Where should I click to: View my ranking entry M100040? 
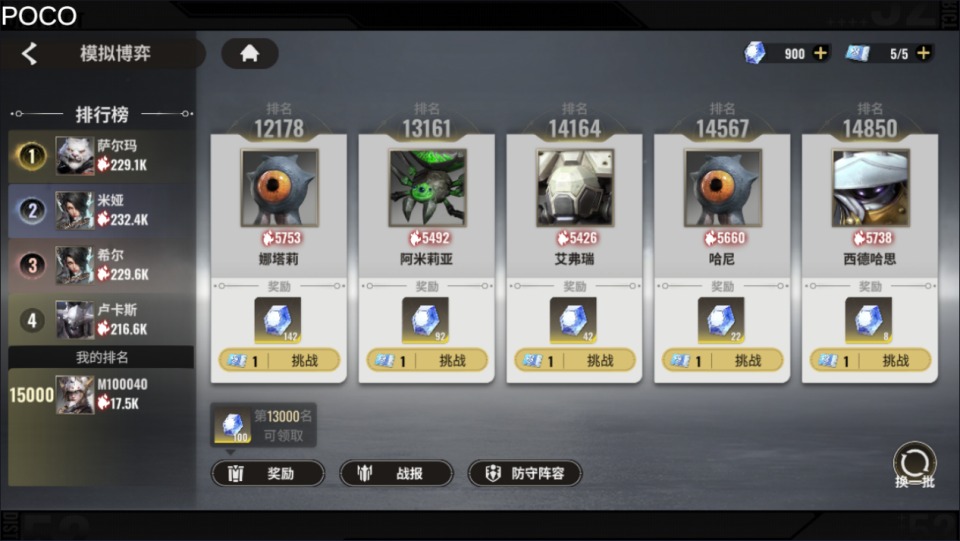tap(100, 394)
